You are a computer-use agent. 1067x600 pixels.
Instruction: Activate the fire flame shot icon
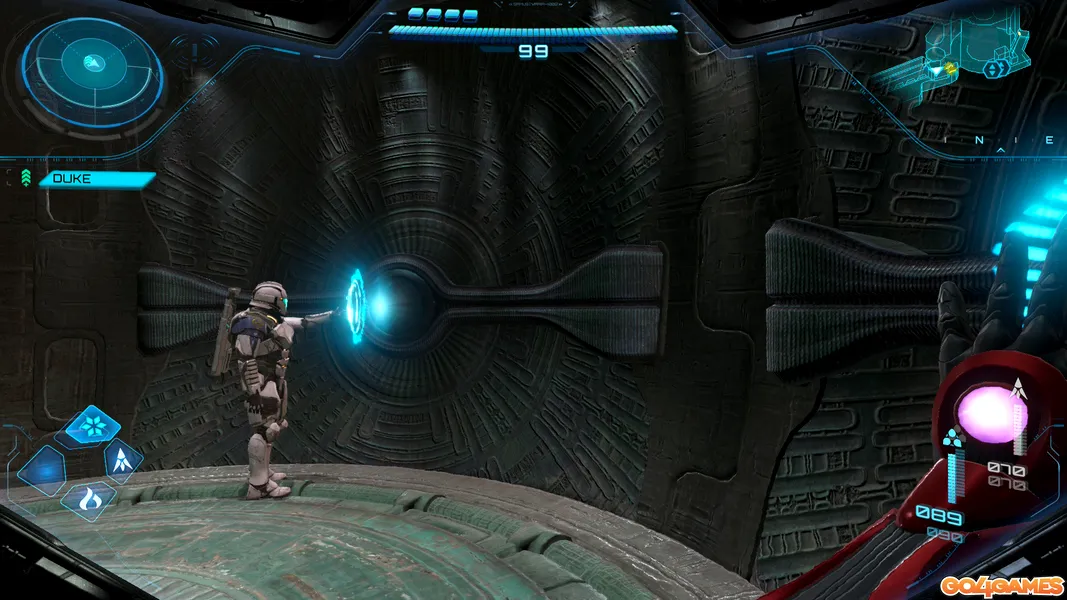click(x=88, y=497)
